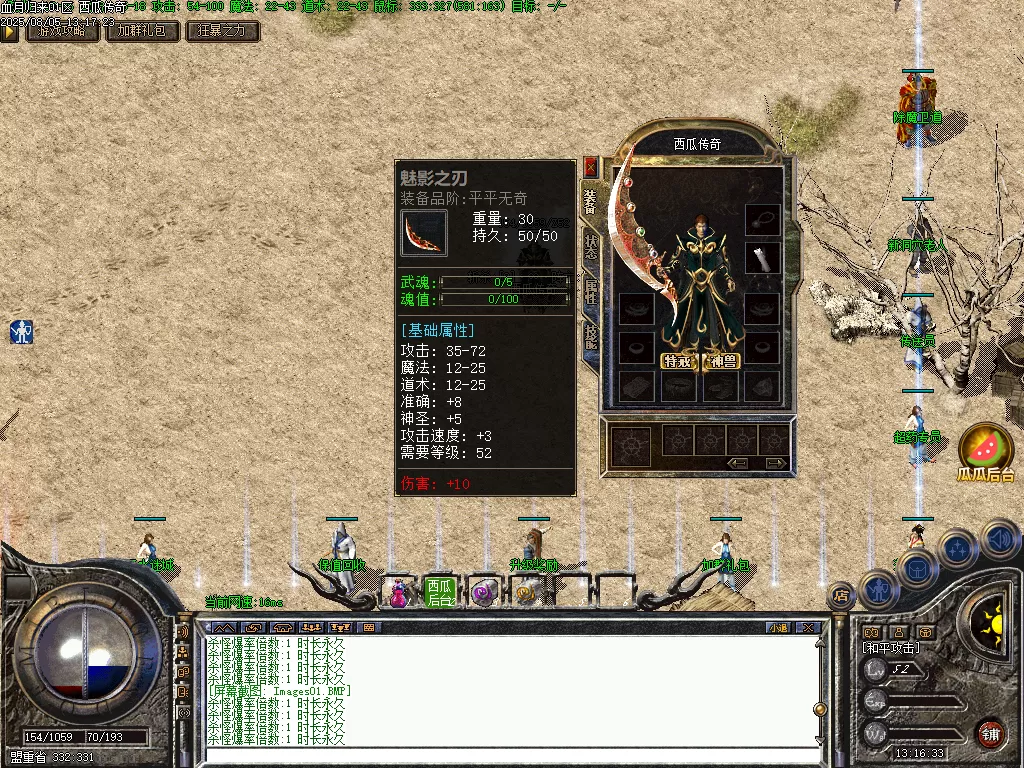
Task: Close the character equipment panel
Action: tap(590, 166)
